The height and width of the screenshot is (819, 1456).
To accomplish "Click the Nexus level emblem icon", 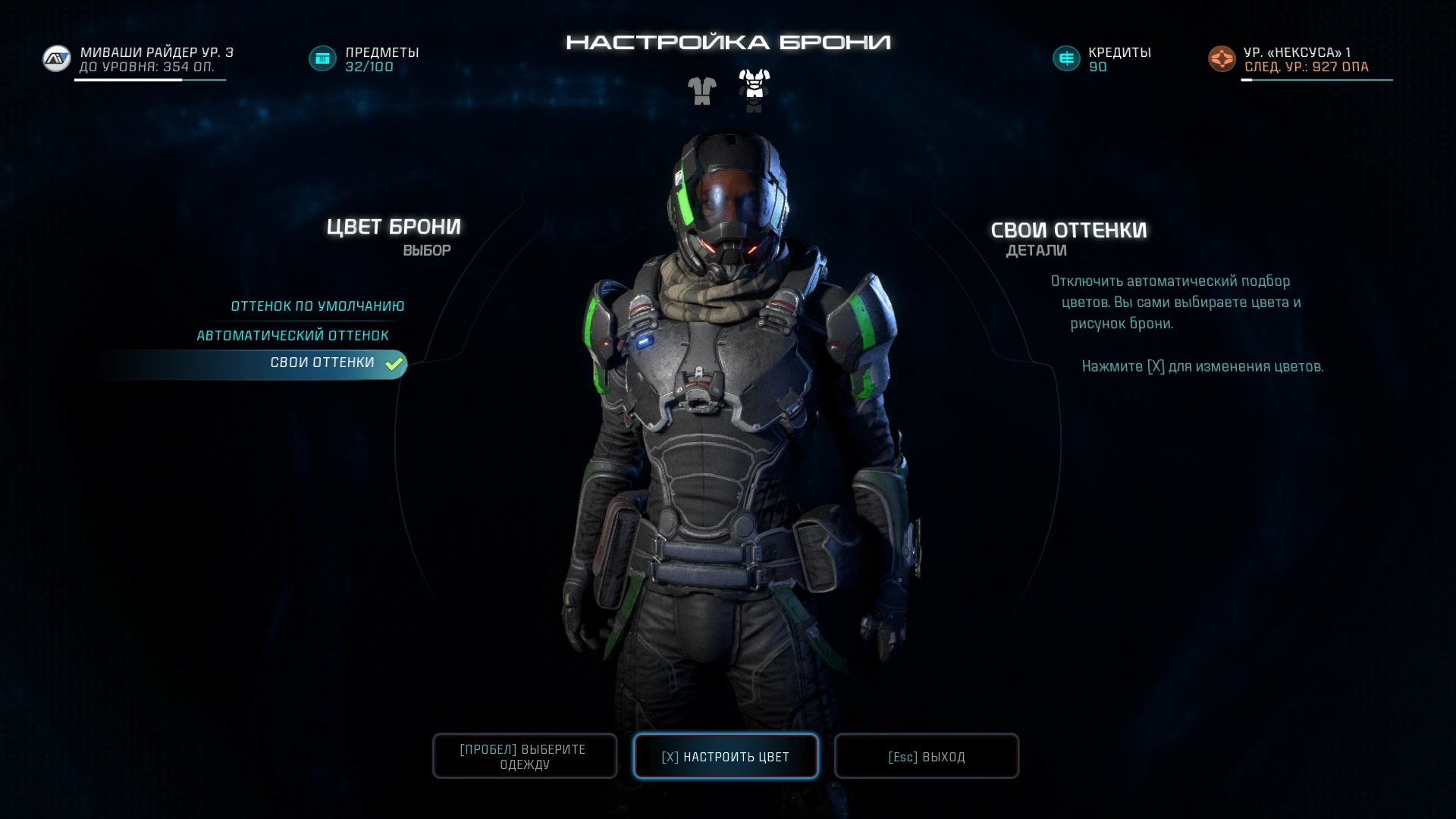I will tap(1221, 58).
